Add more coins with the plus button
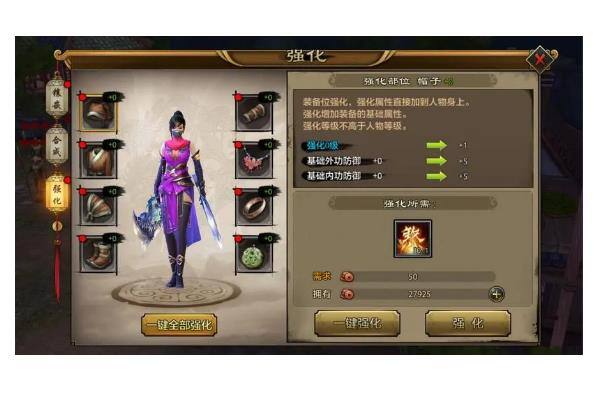The image size is (600, 400). click(x=496, y=293)
